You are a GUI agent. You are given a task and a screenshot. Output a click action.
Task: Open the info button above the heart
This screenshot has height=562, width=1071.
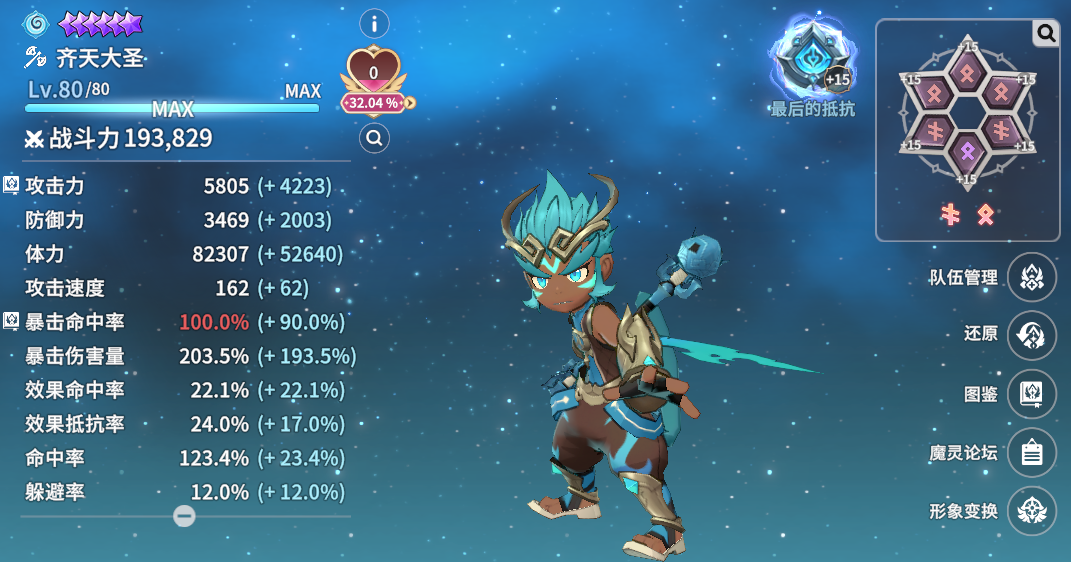coord(374,23)
